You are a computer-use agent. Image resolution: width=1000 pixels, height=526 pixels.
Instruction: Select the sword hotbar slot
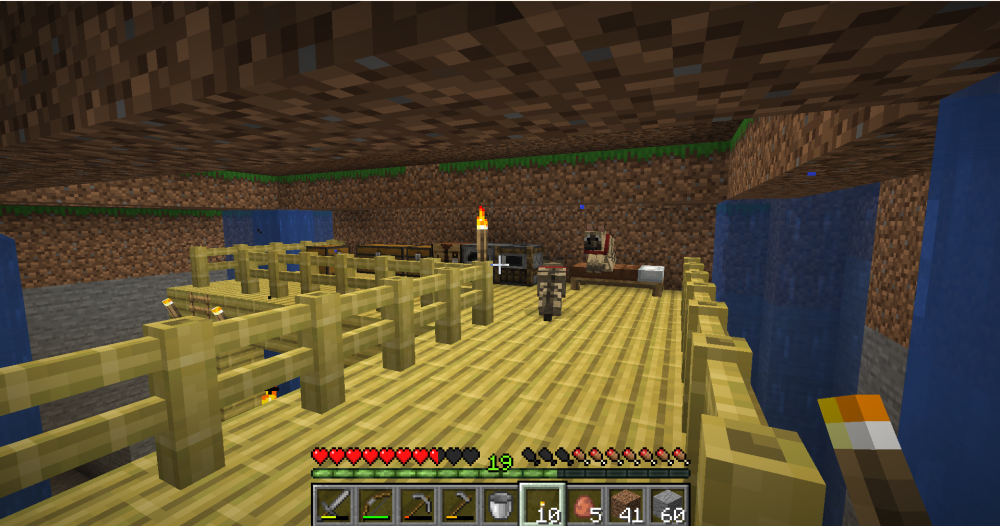click(333, 505)
